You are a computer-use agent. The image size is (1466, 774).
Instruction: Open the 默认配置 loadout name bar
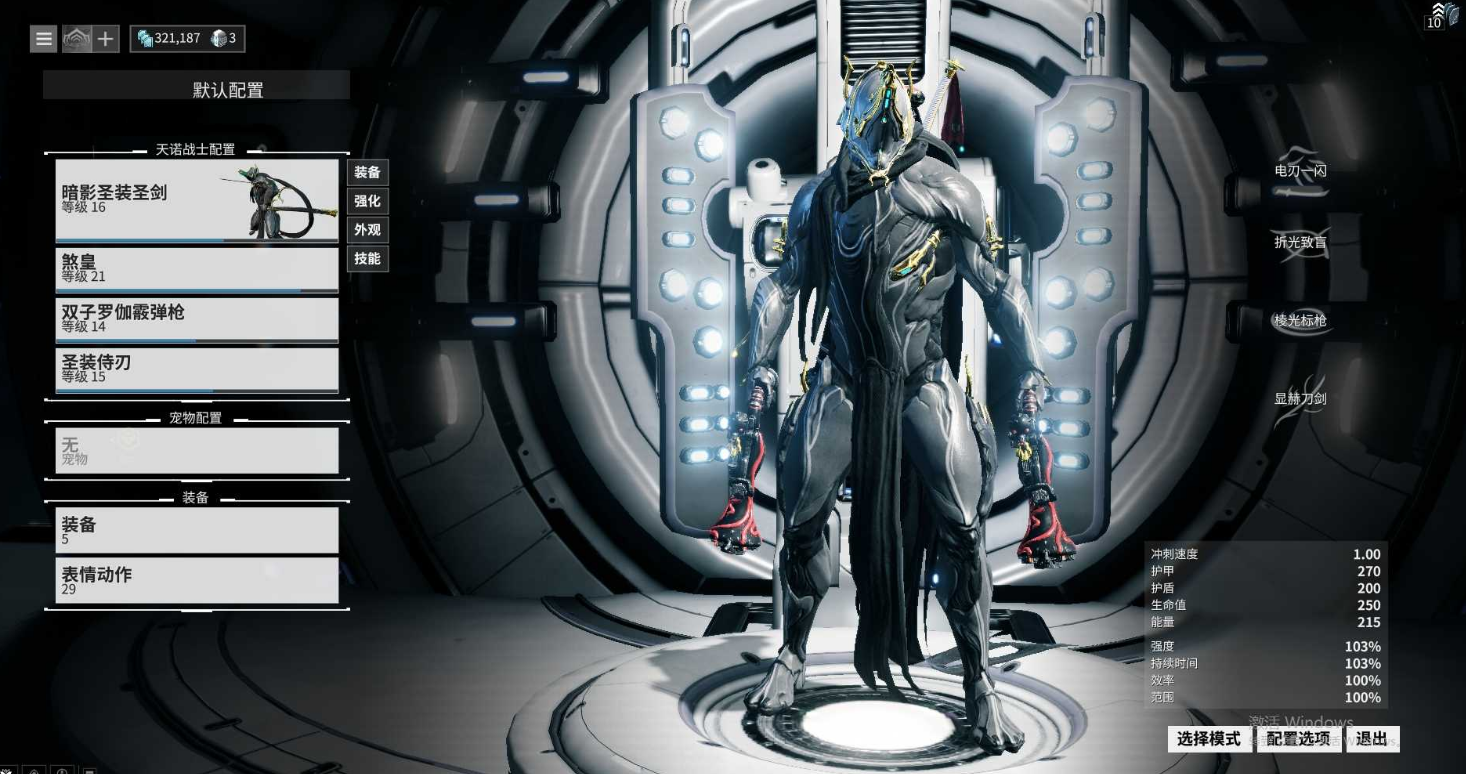[x=196, y=88]
